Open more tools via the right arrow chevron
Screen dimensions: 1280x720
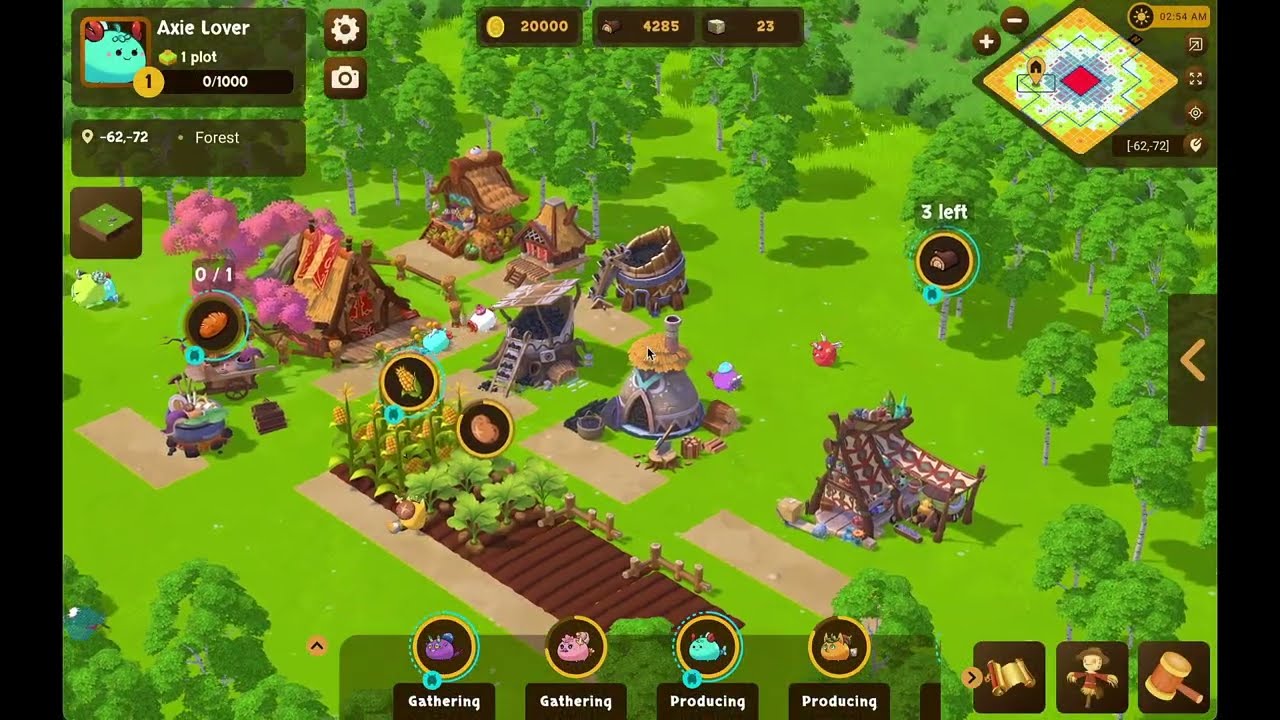[x=971, y=677]
